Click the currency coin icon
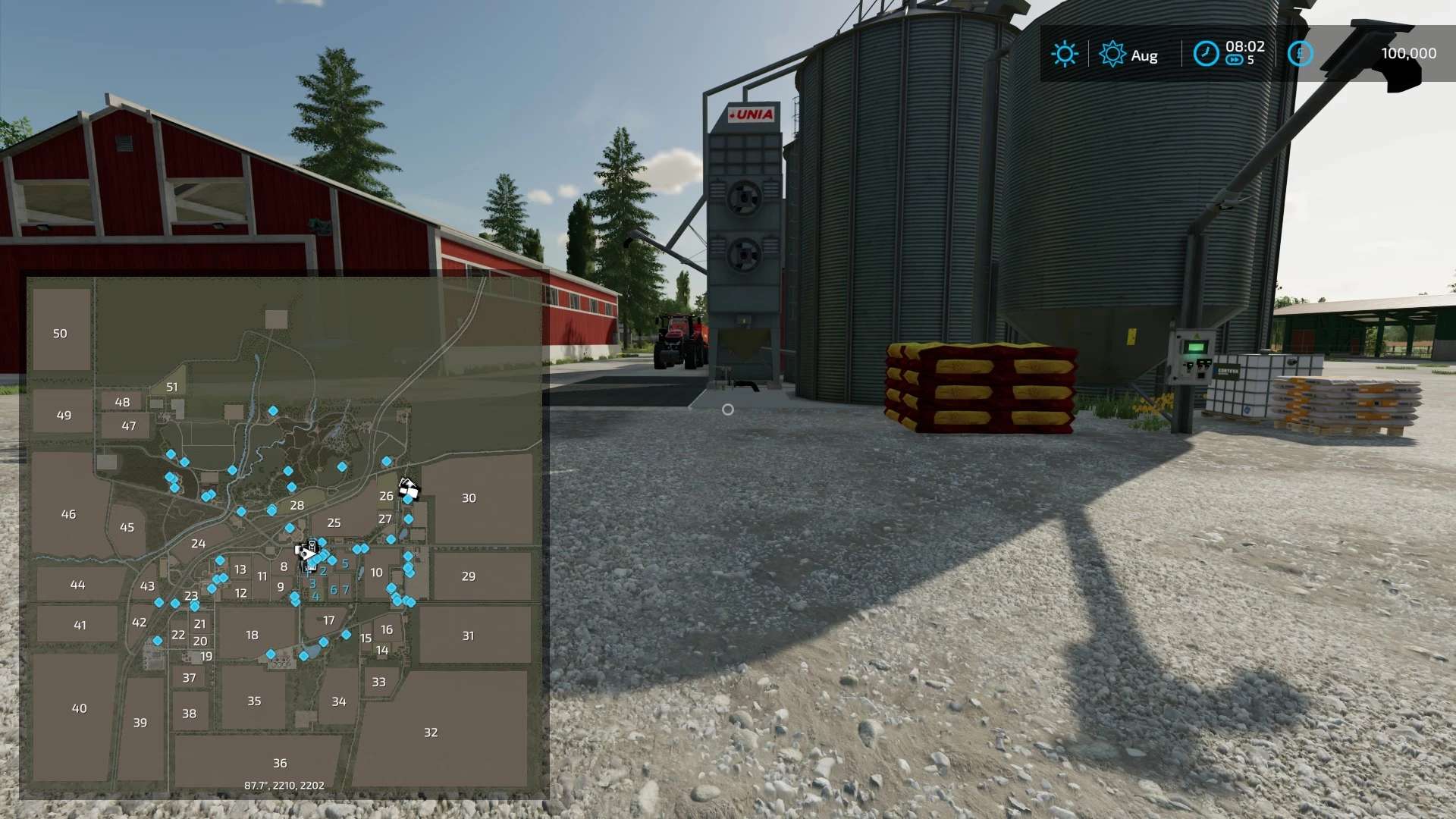This screenshot has height=819, width=1456. [x=1300, y=54]
